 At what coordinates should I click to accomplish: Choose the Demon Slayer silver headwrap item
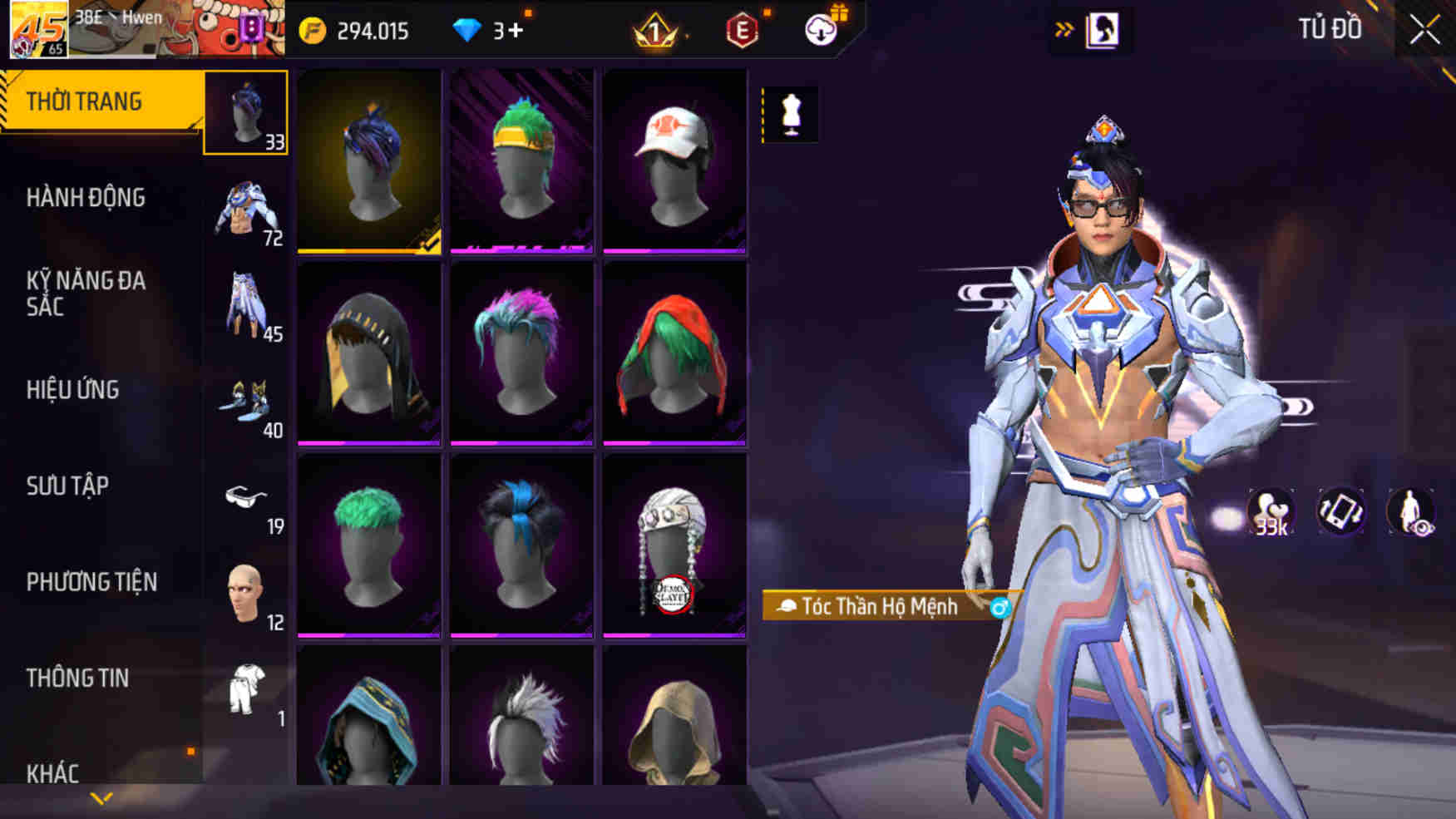tap(674, 545)
